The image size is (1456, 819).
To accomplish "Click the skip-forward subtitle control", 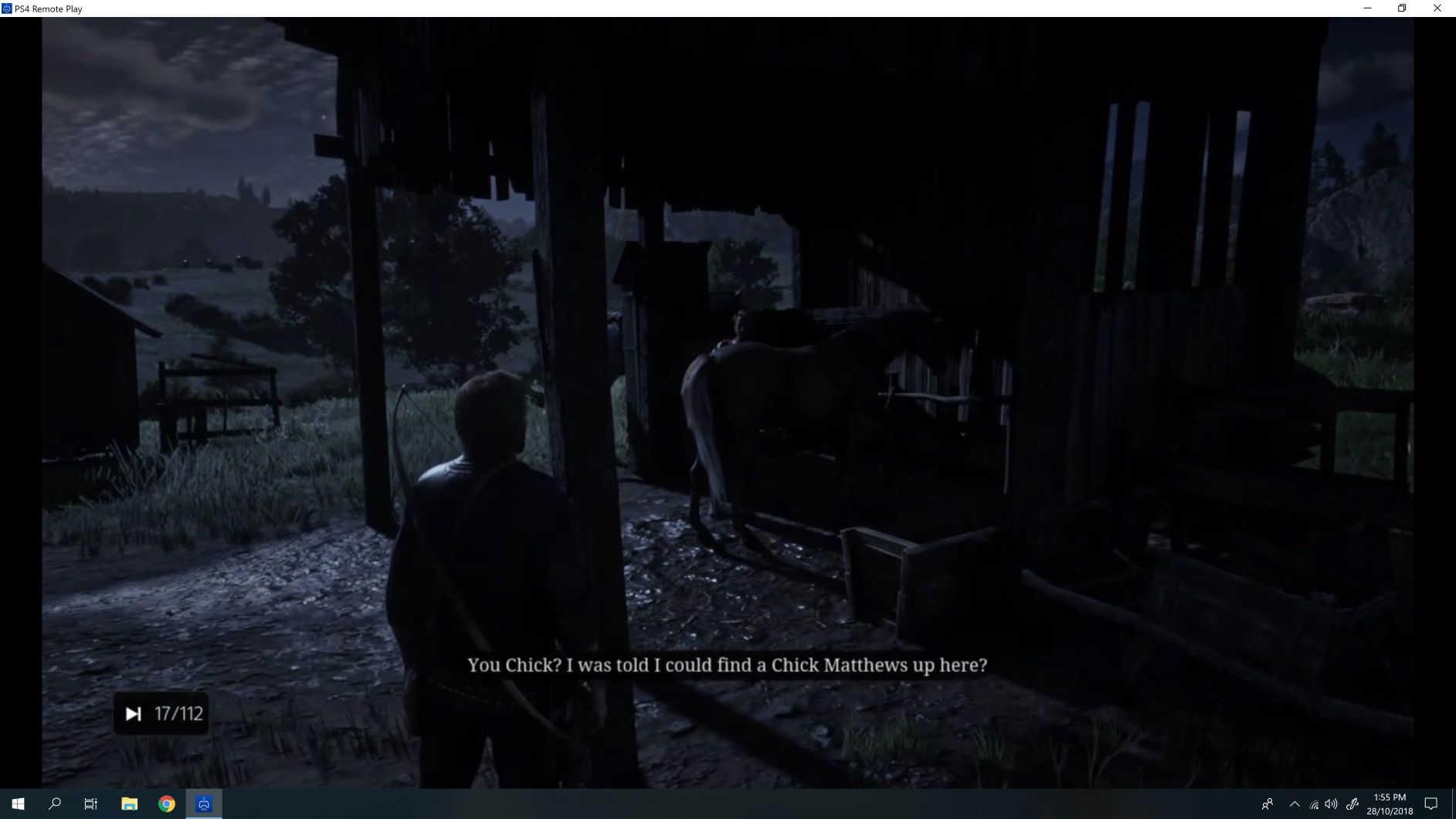I will click(134, 713).
